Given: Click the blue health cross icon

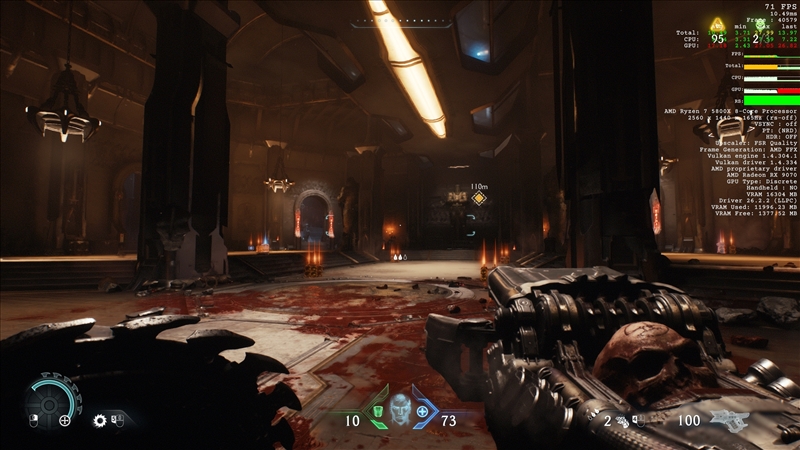Looking at the screenshot, I should (x=422, y=411).
